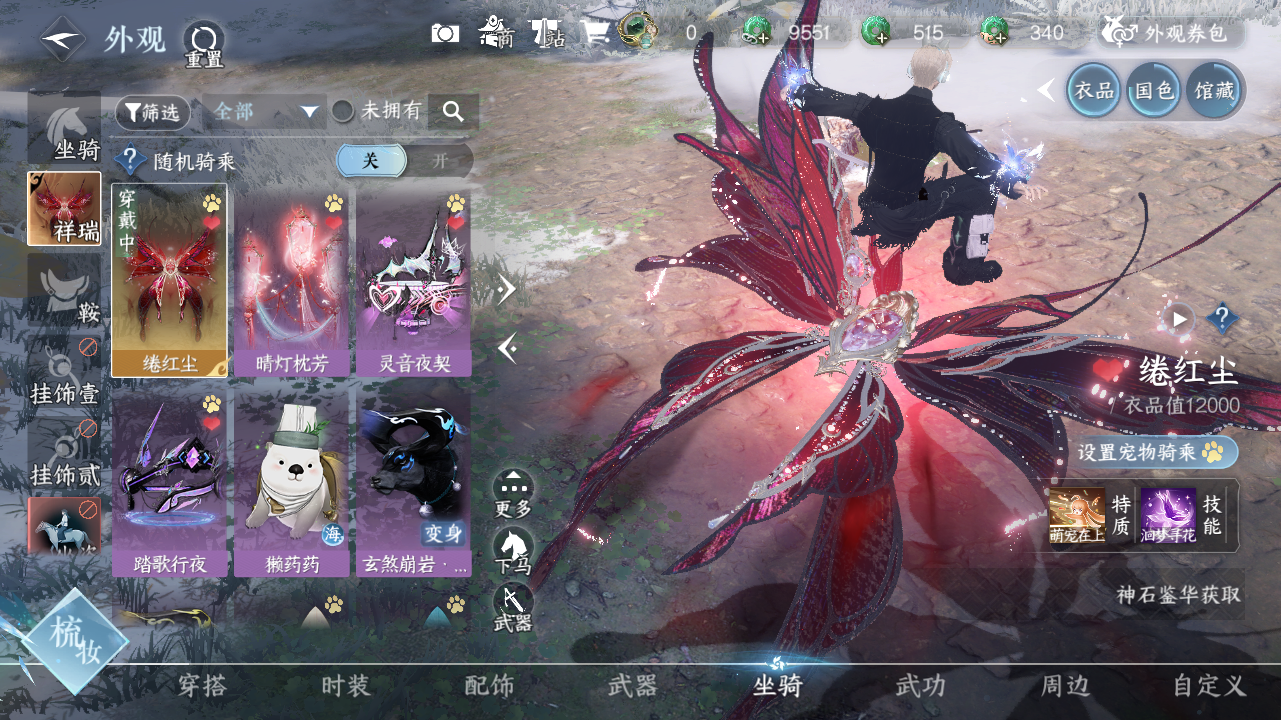1281x720 pixels.
Task: Select the 灵音夜契 mount card
Action: click(x=414, y=280)
